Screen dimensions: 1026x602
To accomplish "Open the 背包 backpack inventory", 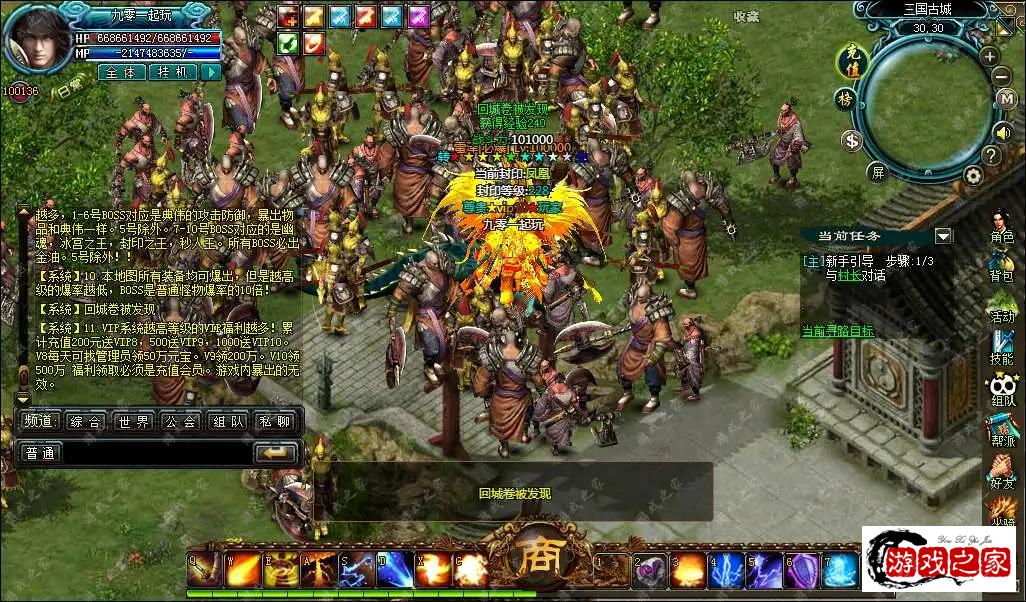I will (x=1001, y=263).
